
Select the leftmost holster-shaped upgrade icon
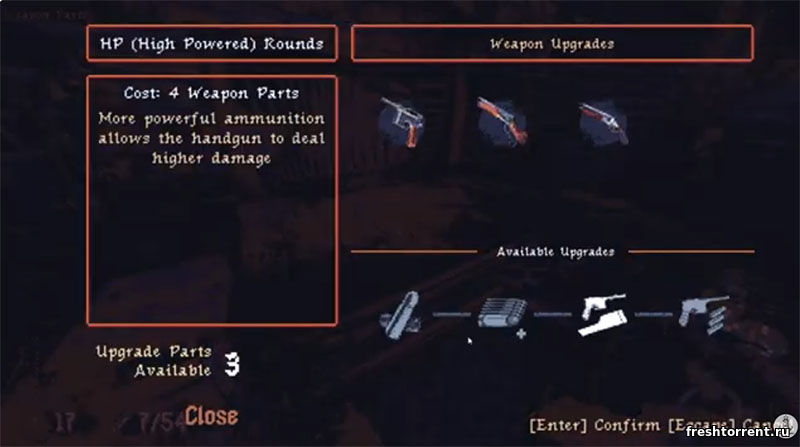coord(403,314)
